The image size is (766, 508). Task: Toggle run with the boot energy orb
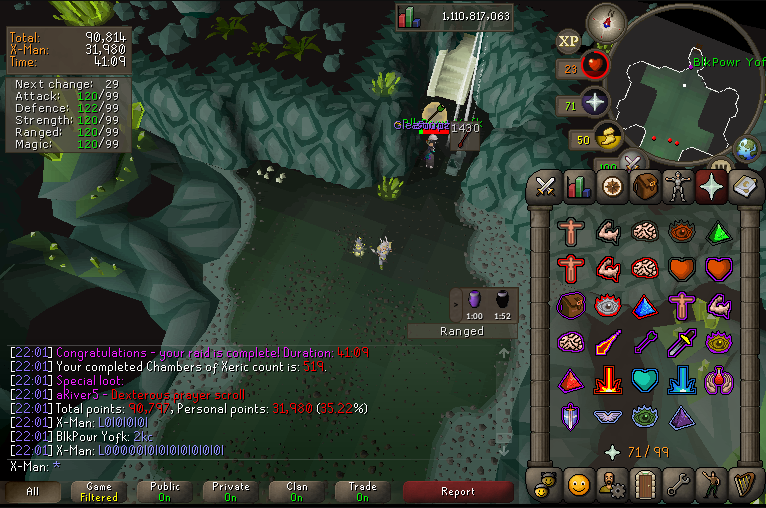click(607, 138)
